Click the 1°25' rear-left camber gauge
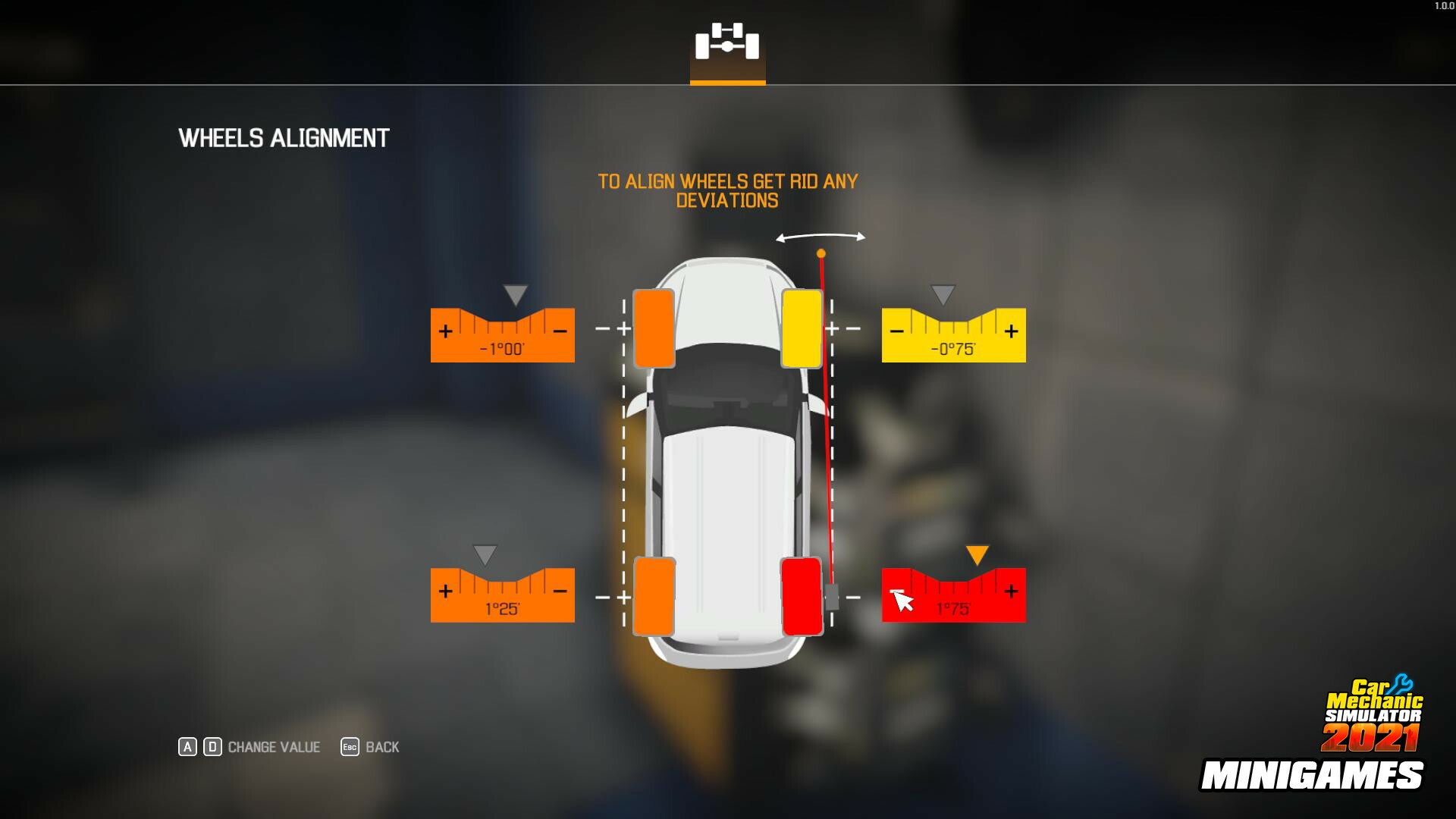The width and height of the screenshot is (1456, 819). pos(502,595)
